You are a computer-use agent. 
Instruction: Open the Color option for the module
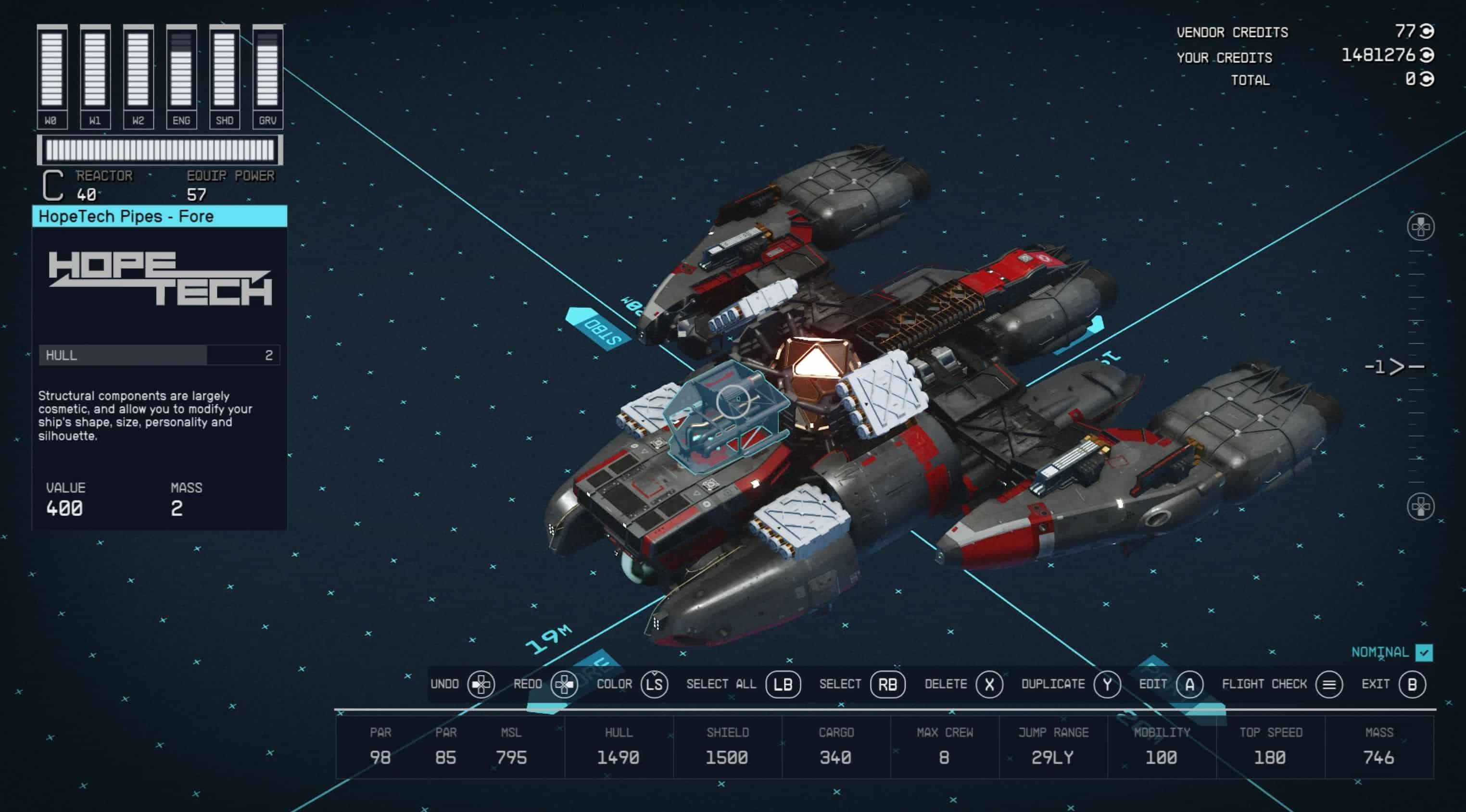(x=654, y=684)
